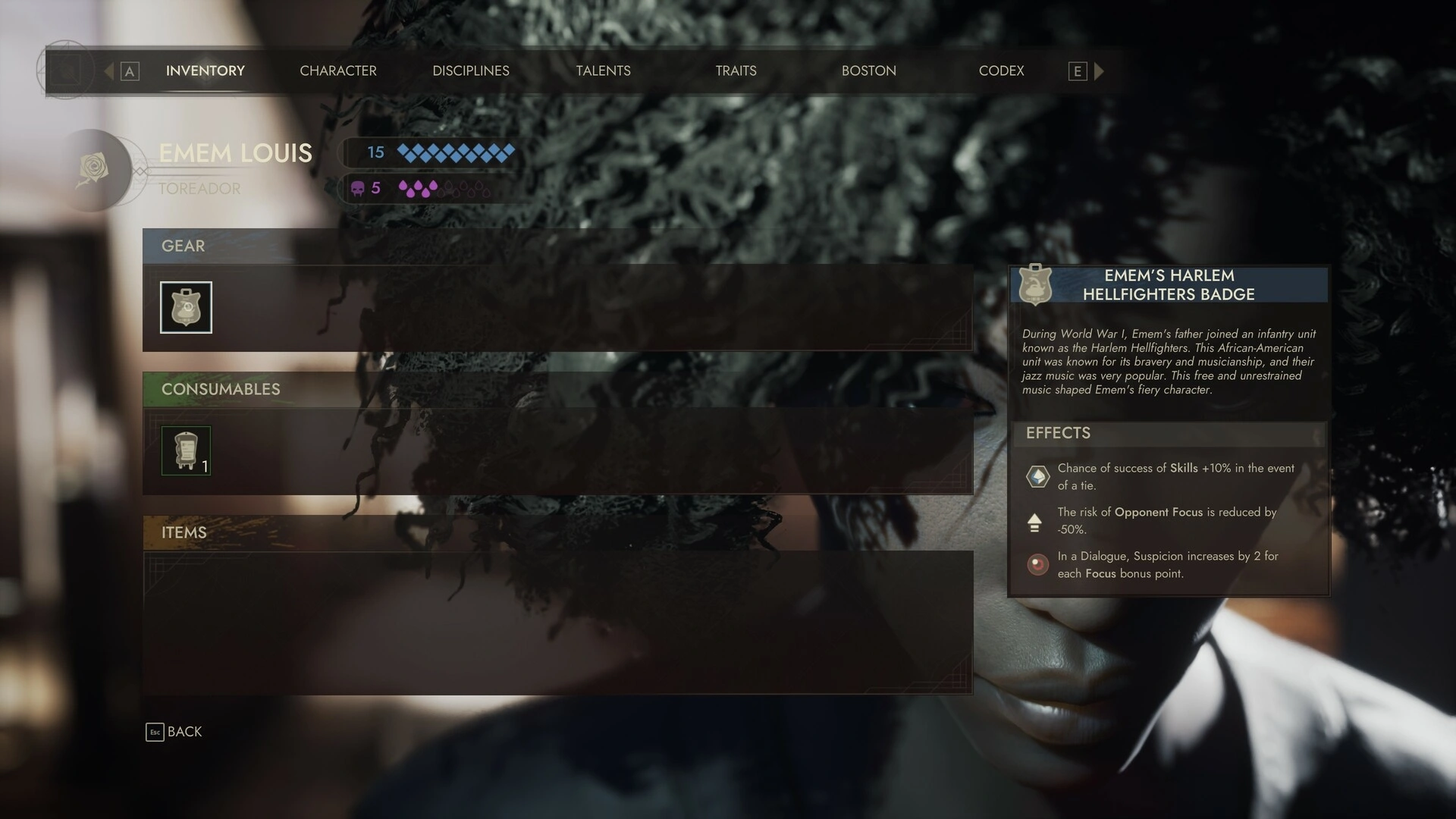Show the Talents tab
The width and height of the screenshot is (1456, 819).
pos(603,71)
